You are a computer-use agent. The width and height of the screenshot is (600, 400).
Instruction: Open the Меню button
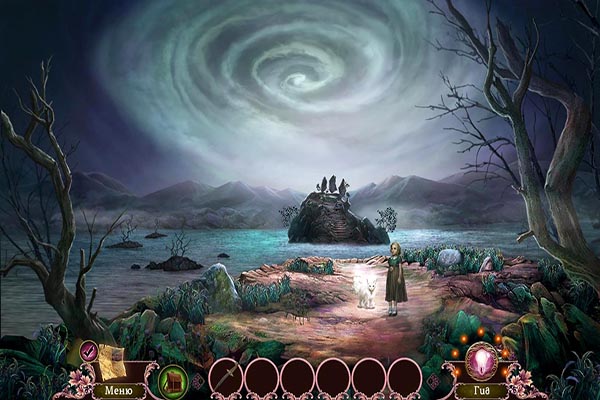point(118,389)
